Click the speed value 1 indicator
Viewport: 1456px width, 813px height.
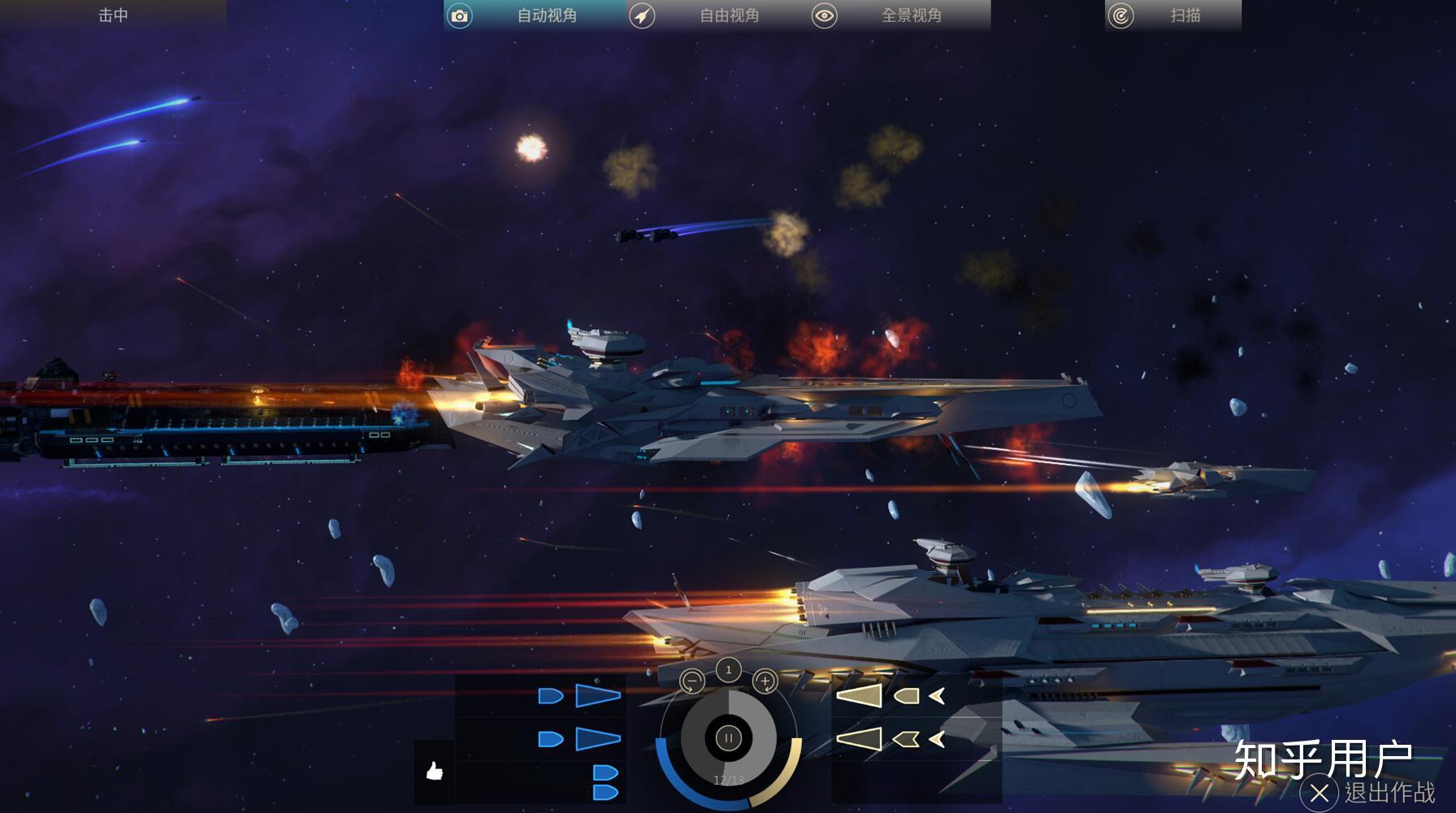(728, 672)
